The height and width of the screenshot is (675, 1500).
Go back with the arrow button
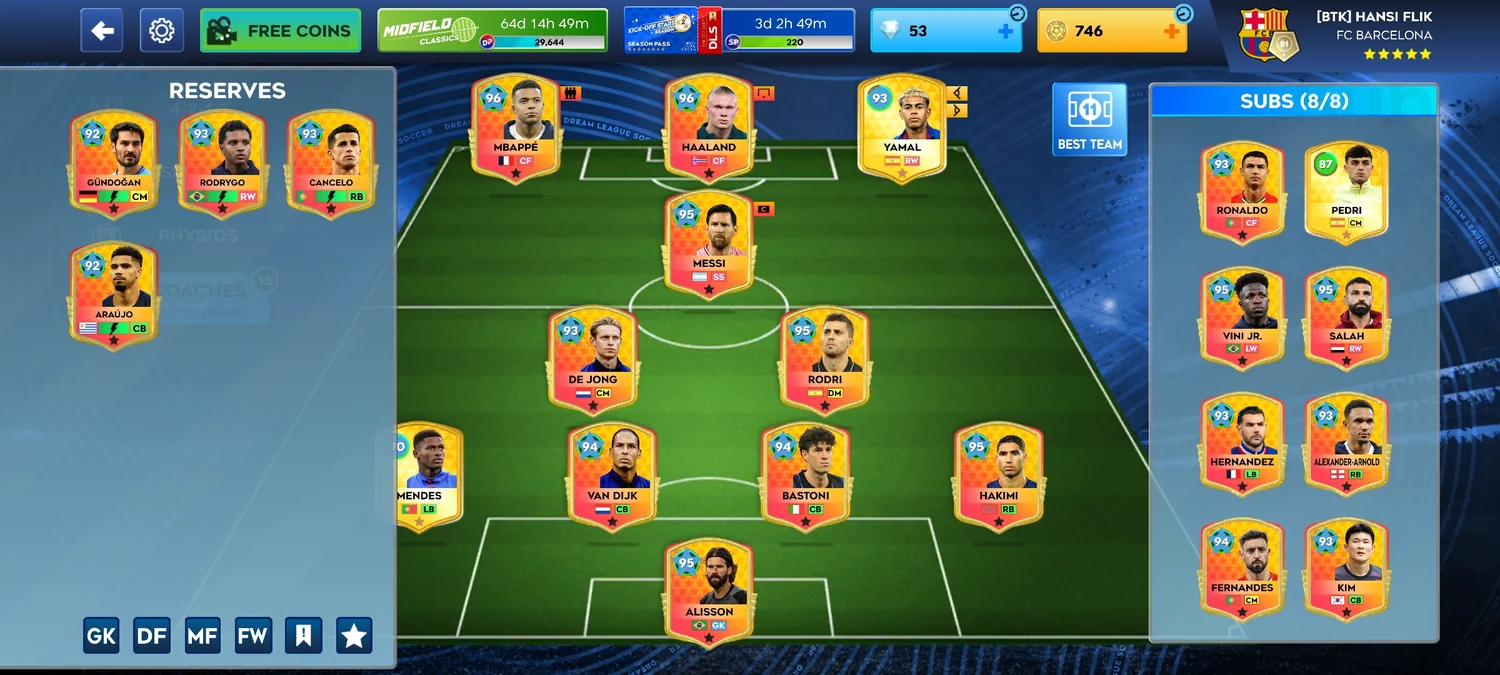click(x=102, y=31)
